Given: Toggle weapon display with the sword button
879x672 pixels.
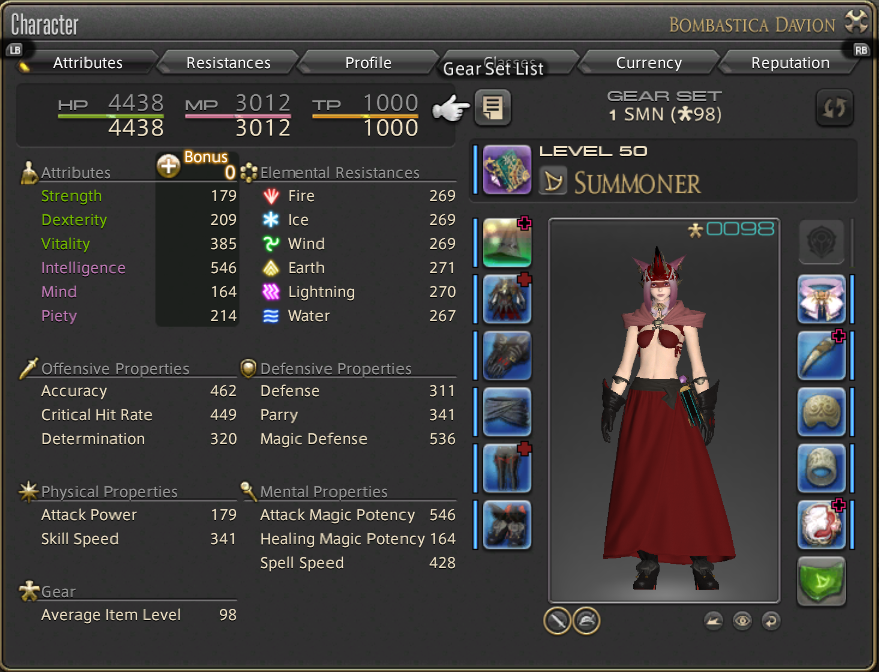Looking at the screenshot, I should [x=557, y=620].
